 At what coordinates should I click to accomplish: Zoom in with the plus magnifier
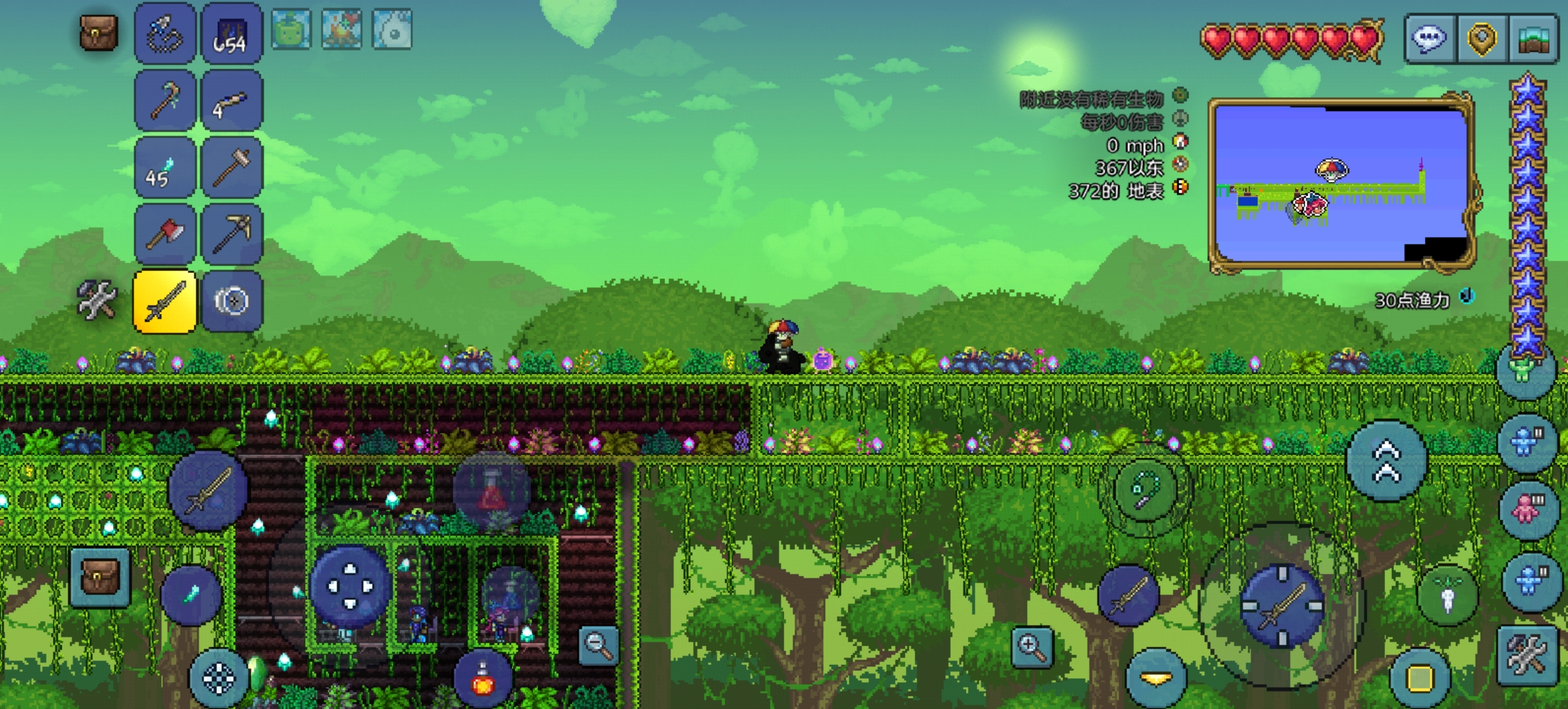tap(1032, 647)
